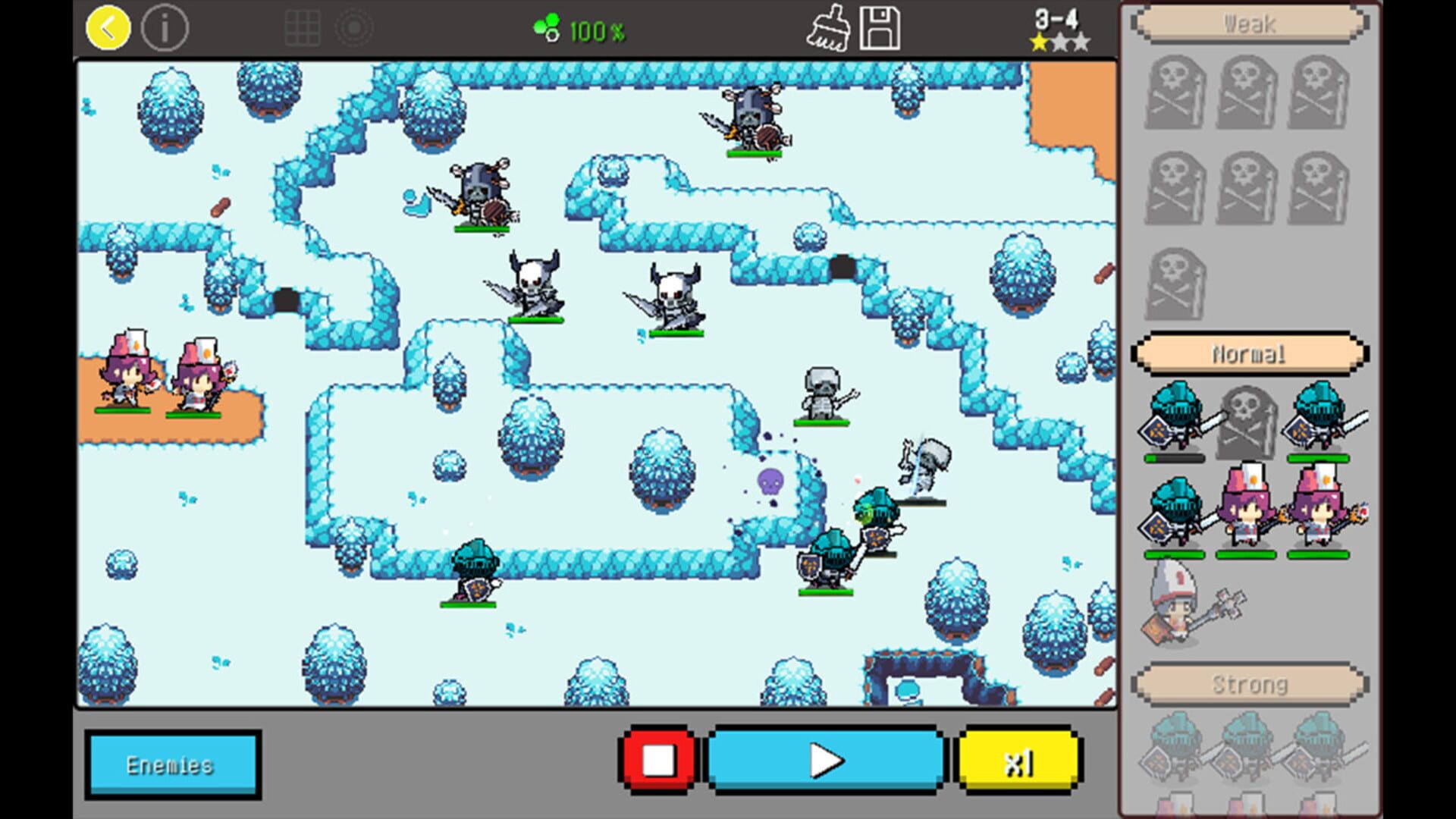Select the grid overlay icon
1456x819 pixels.
pos(303,27)
